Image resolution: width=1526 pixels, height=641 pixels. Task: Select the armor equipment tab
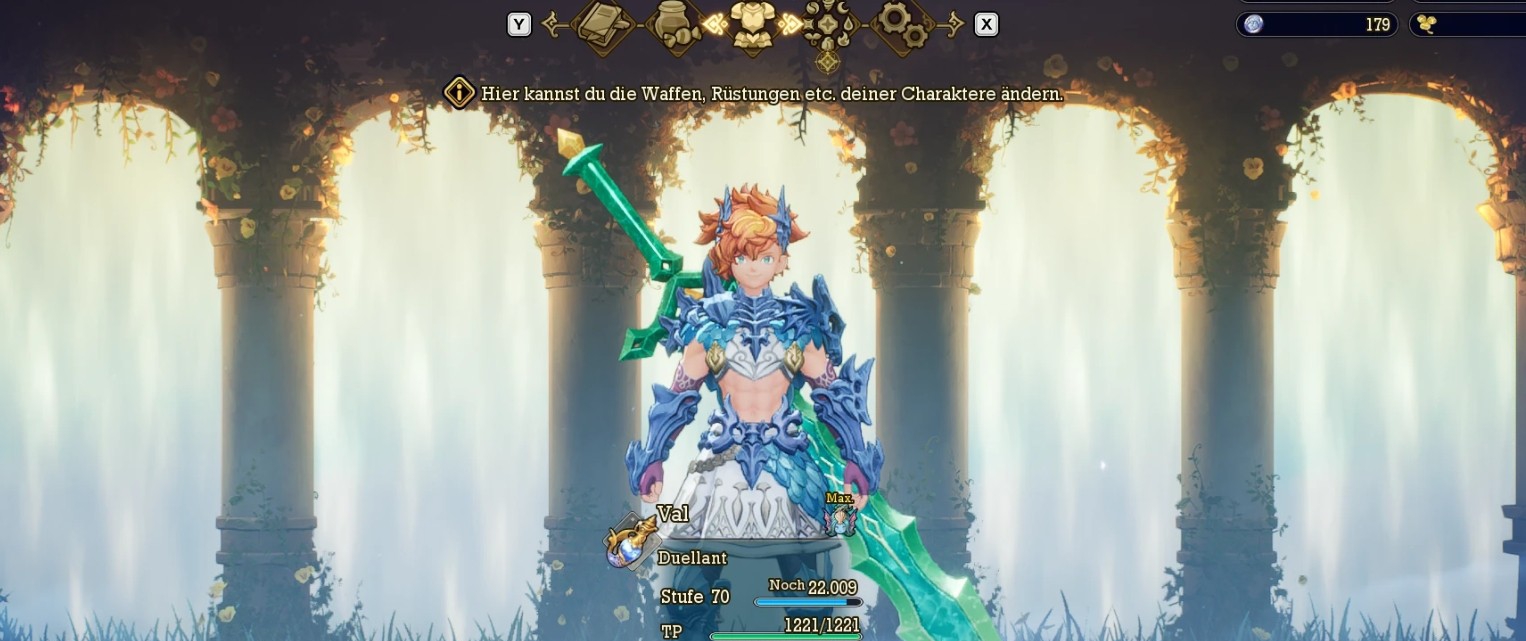click(x=752, y=23)
